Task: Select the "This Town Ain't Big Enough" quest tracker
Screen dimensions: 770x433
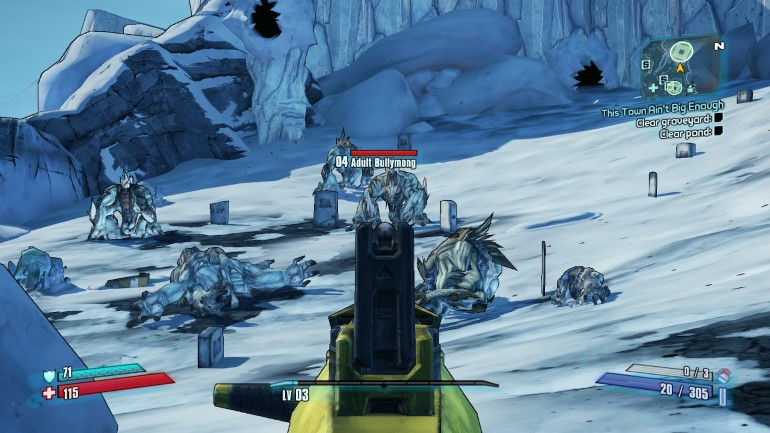Action: 660,113
